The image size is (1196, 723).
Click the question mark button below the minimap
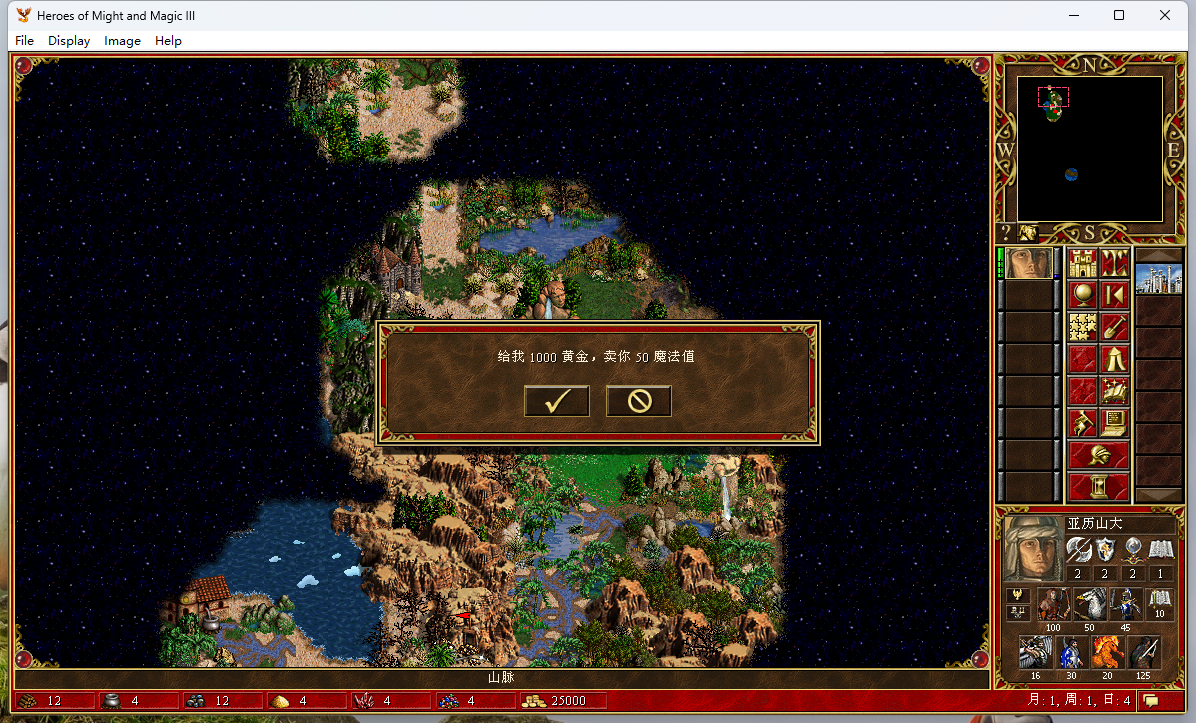[1007, 233]
